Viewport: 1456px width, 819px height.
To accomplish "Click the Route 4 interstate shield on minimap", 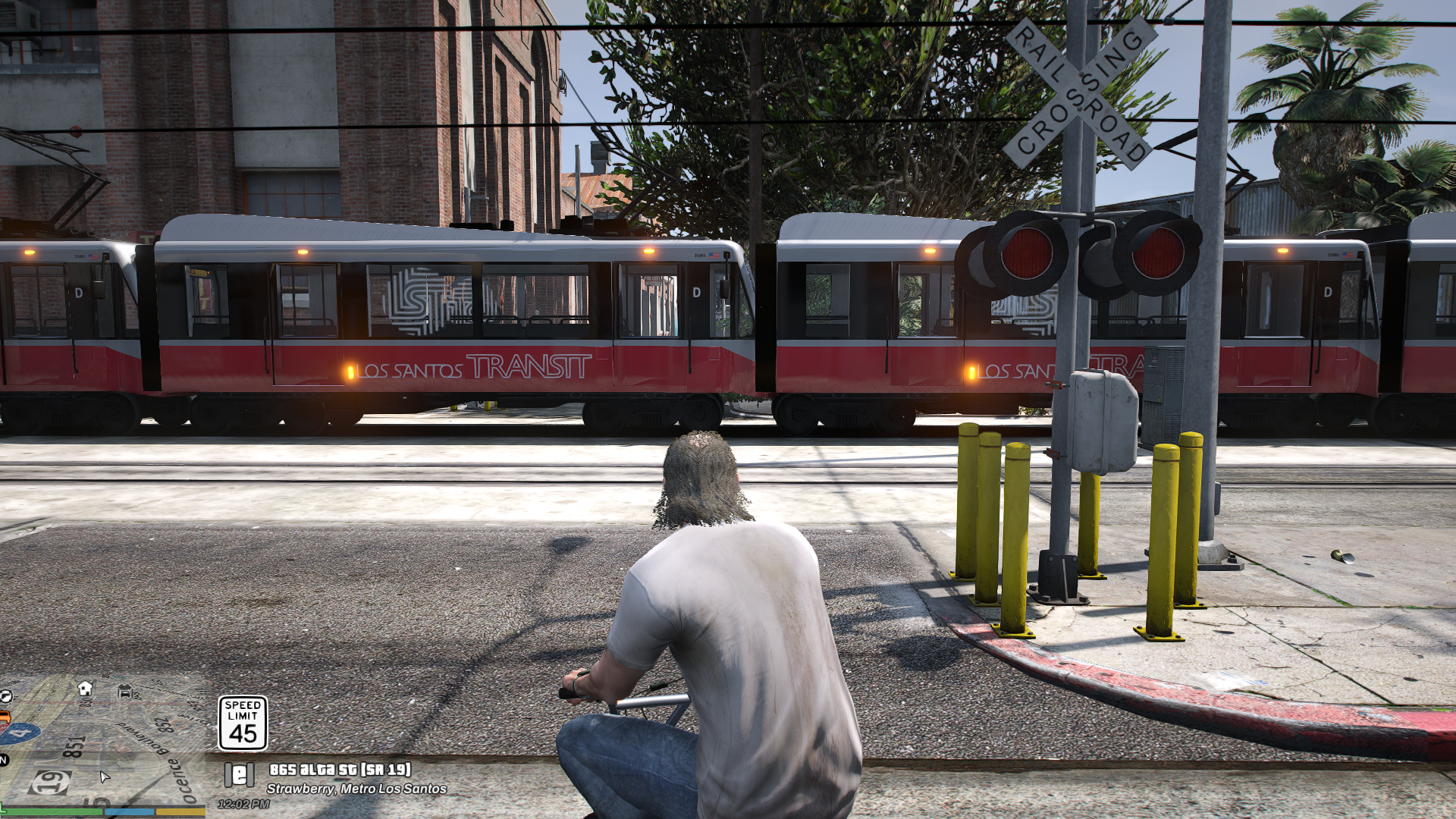I will 20,733.
